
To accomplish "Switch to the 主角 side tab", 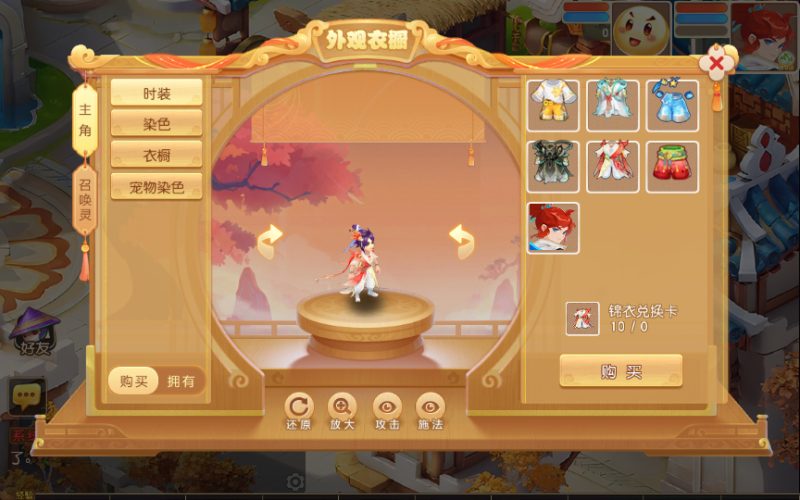I will pyautogui.click(x=85, y=115).
